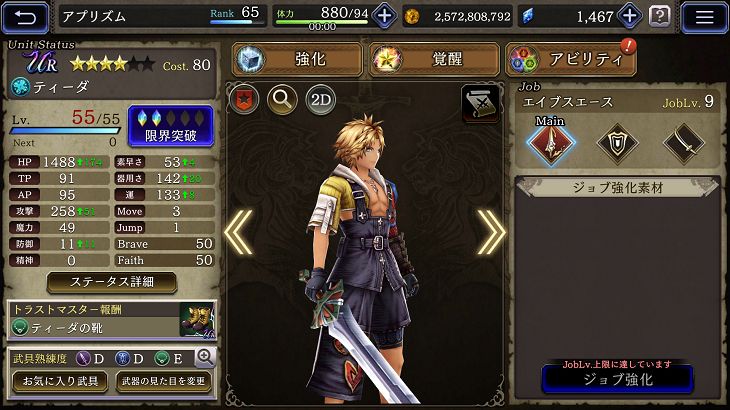Show the previous unit with left arrow
Screen dimensions: 730x410
(x=238, y=232)
